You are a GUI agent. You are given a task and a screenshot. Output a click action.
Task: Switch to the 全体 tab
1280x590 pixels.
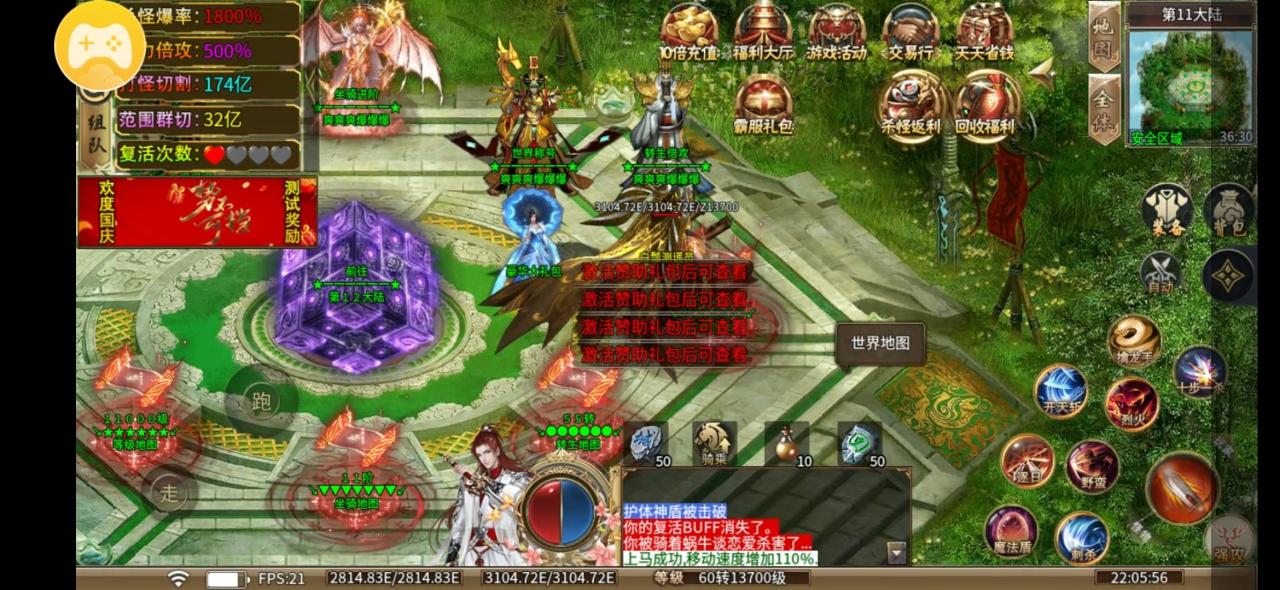click(x=1103, y=107)
